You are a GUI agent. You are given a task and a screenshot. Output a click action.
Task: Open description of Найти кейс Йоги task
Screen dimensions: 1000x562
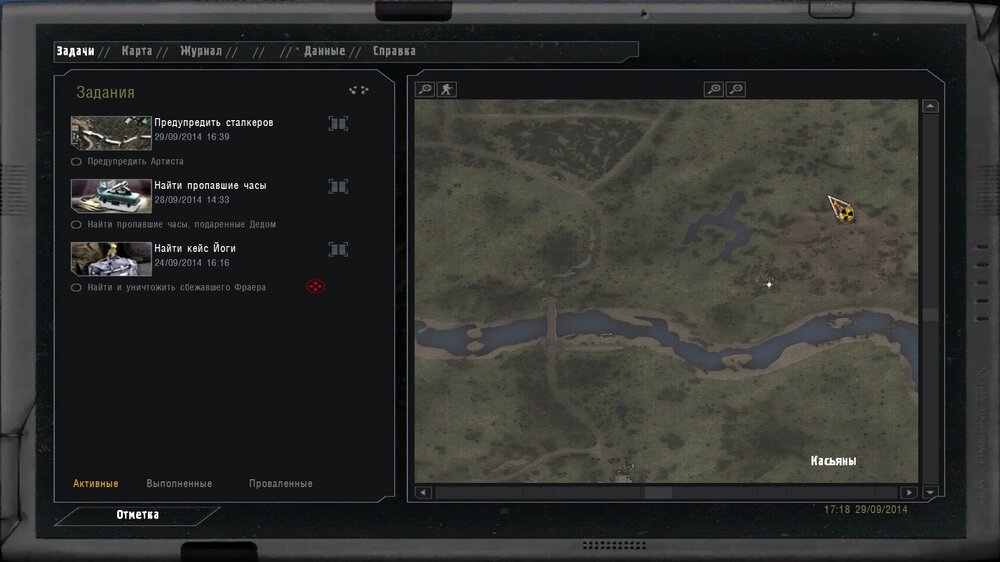[x=338, y=250]
